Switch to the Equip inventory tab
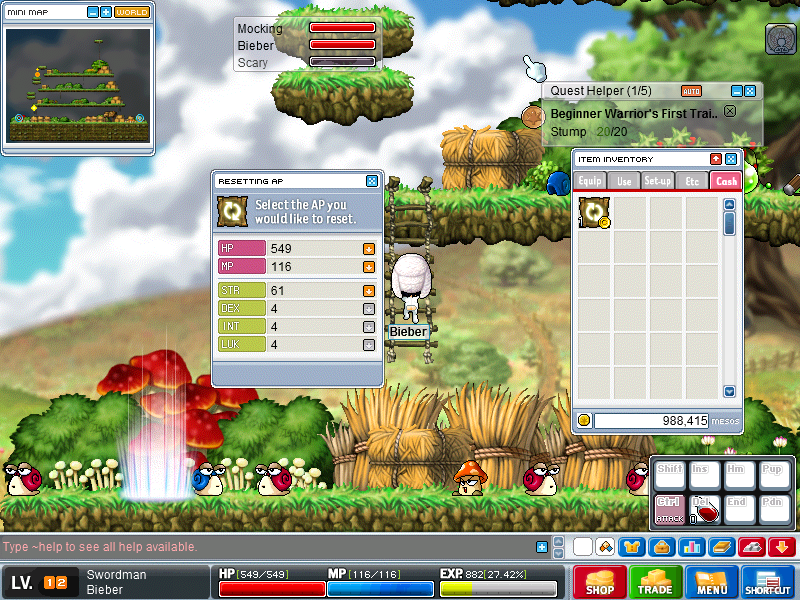This screenshot has height=600, width=800. (589, 181)
